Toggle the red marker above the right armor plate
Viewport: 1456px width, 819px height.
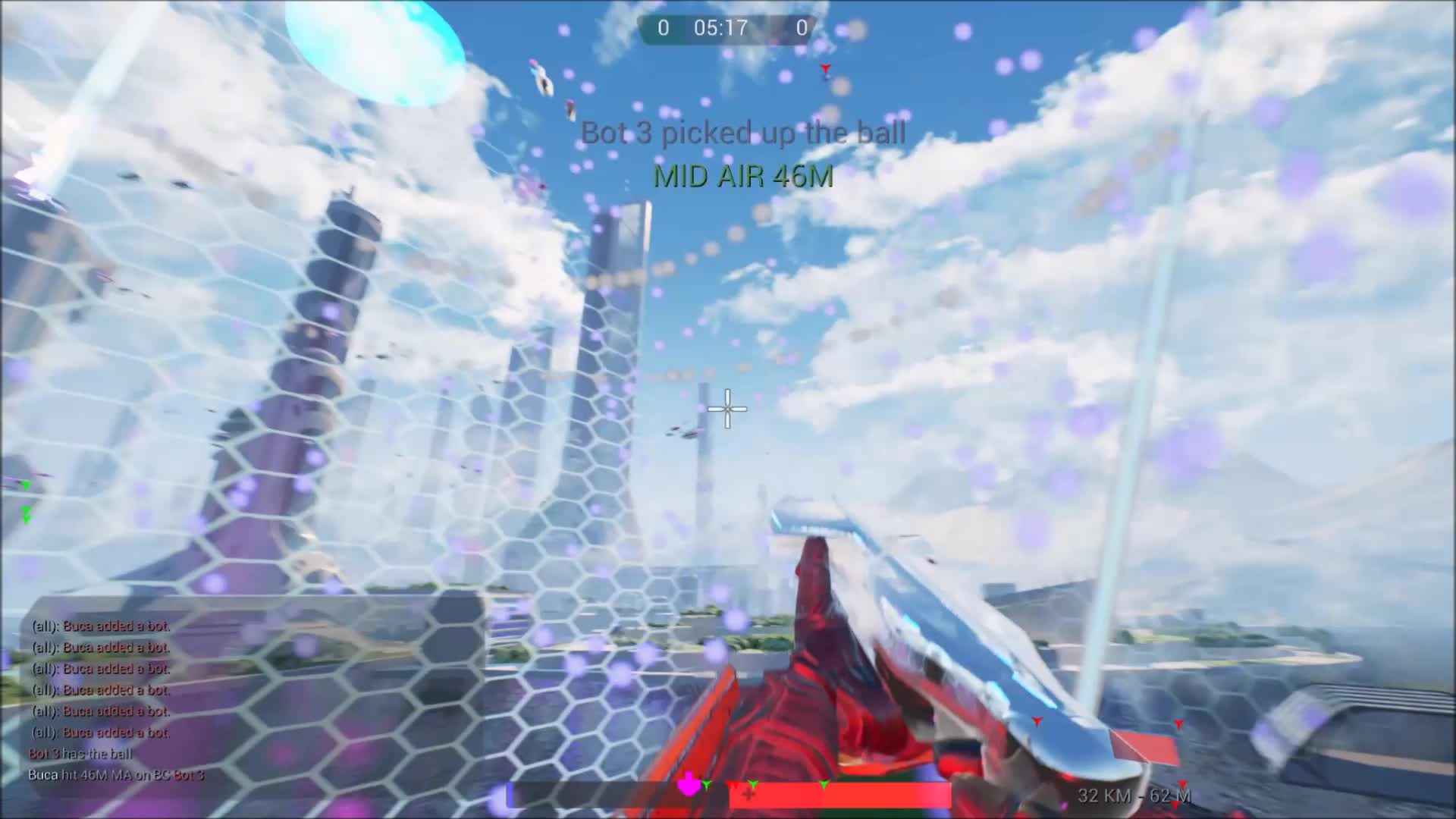1178,723
